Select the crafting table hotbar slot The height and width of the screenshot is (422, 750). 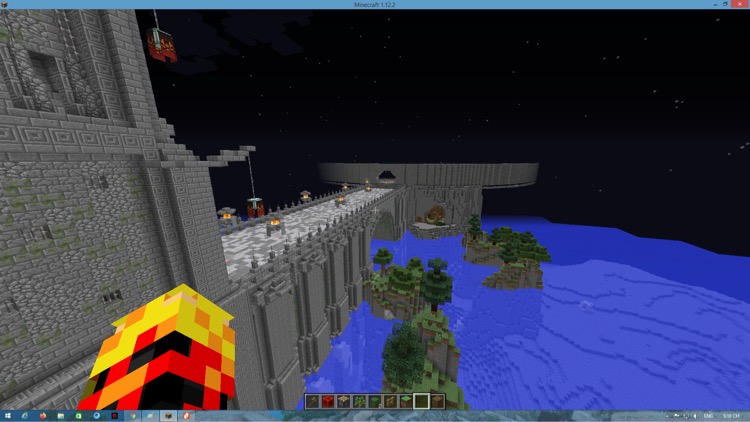pyautogui.click(x=343, y=401)
